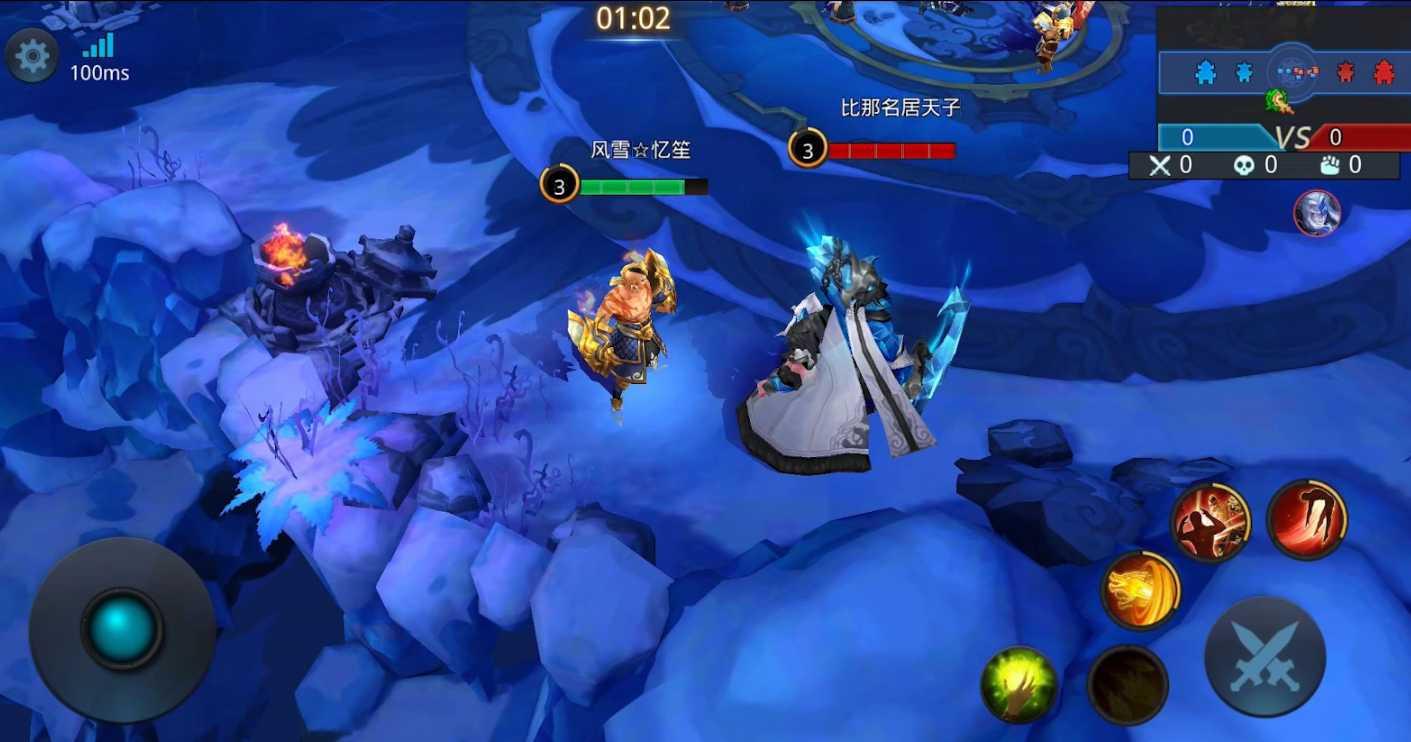Viewport: 1411px width, 742px height.
Task: Touch the cyan movement joystick knob
Action: [x=122, y=628]
